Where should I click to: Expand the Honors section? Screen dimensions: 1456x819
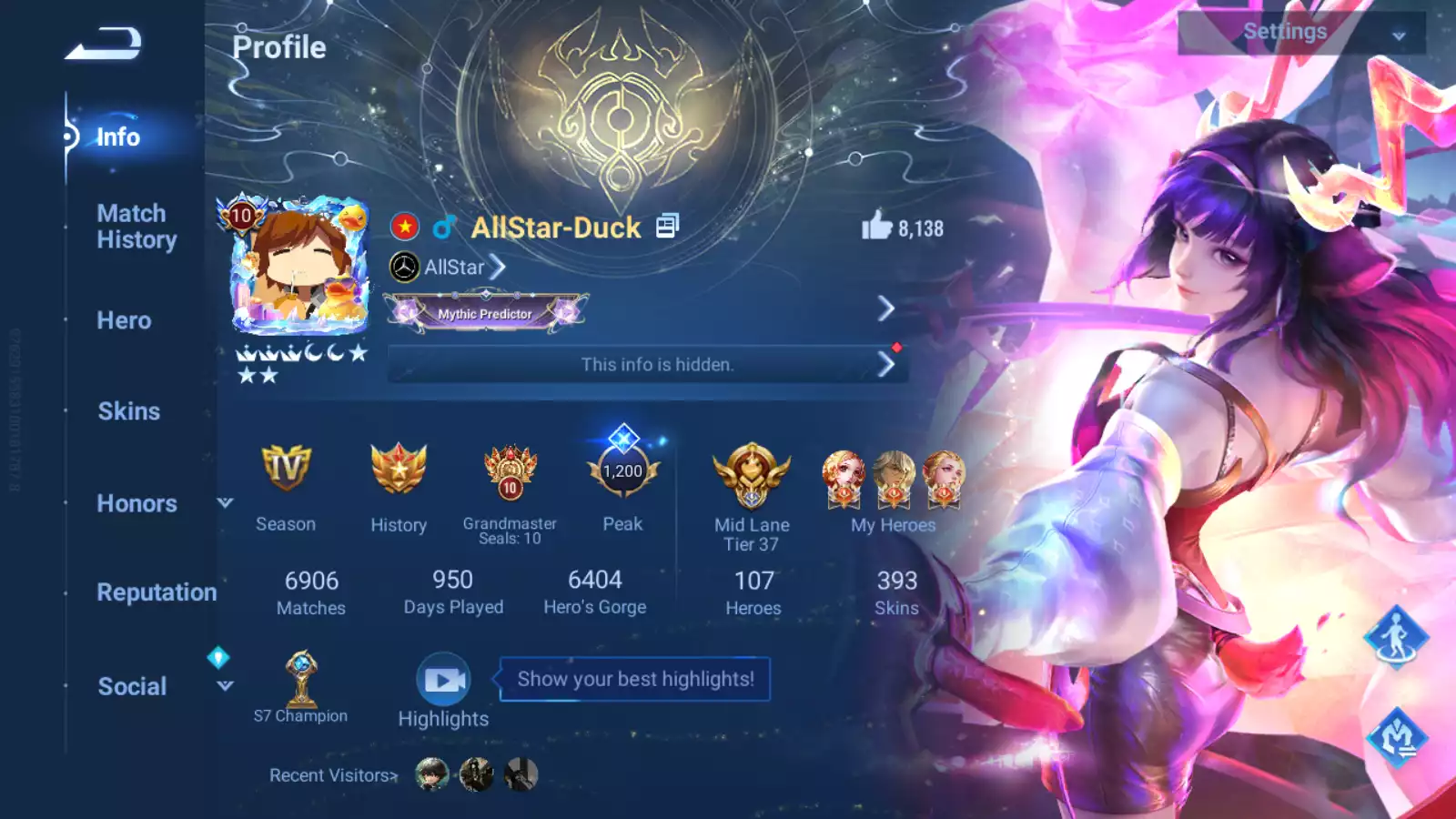(x=225, y=502)
